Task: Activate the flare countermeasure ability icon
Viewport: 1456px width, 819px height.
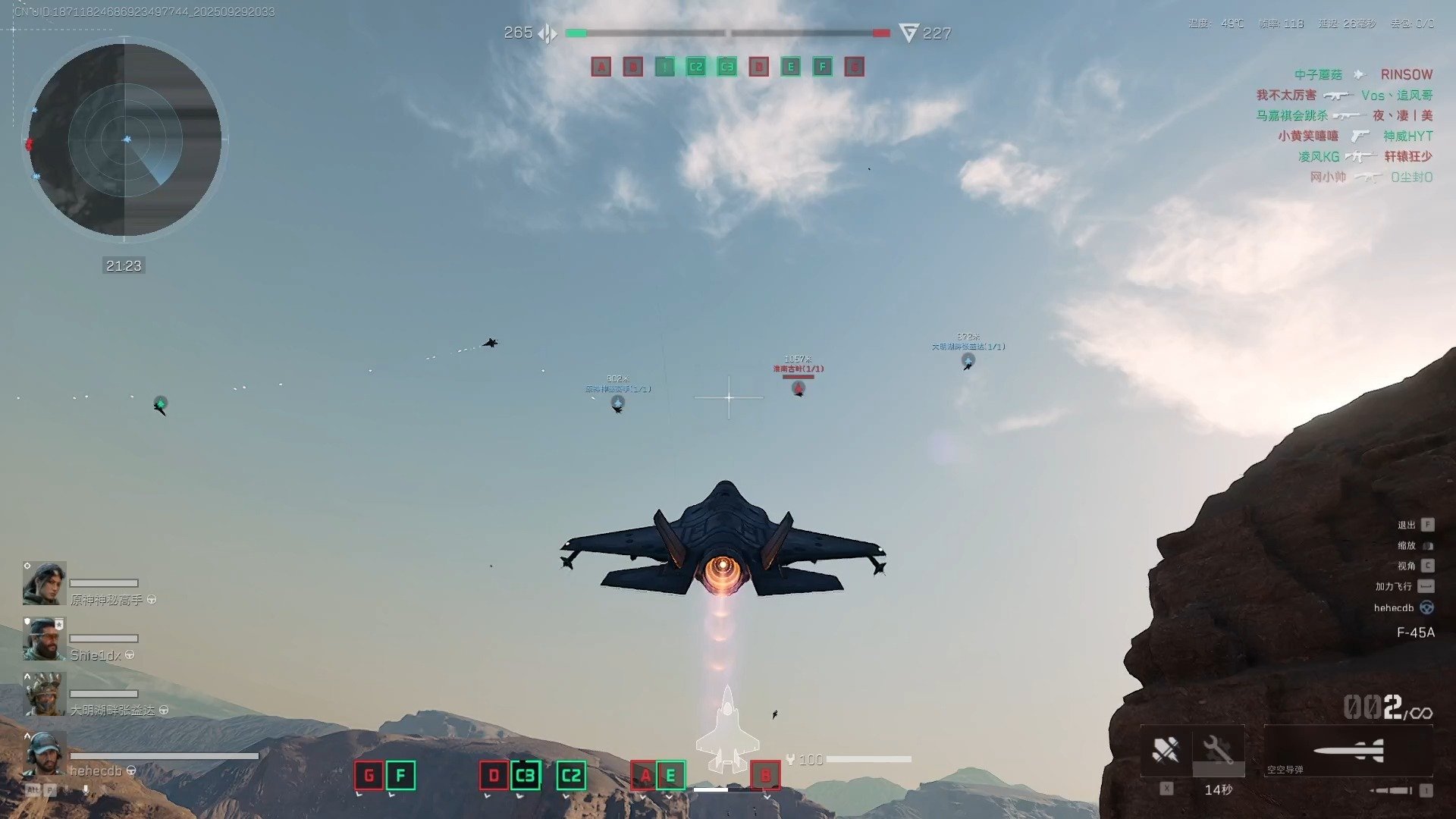Action: click(1166, 750)
